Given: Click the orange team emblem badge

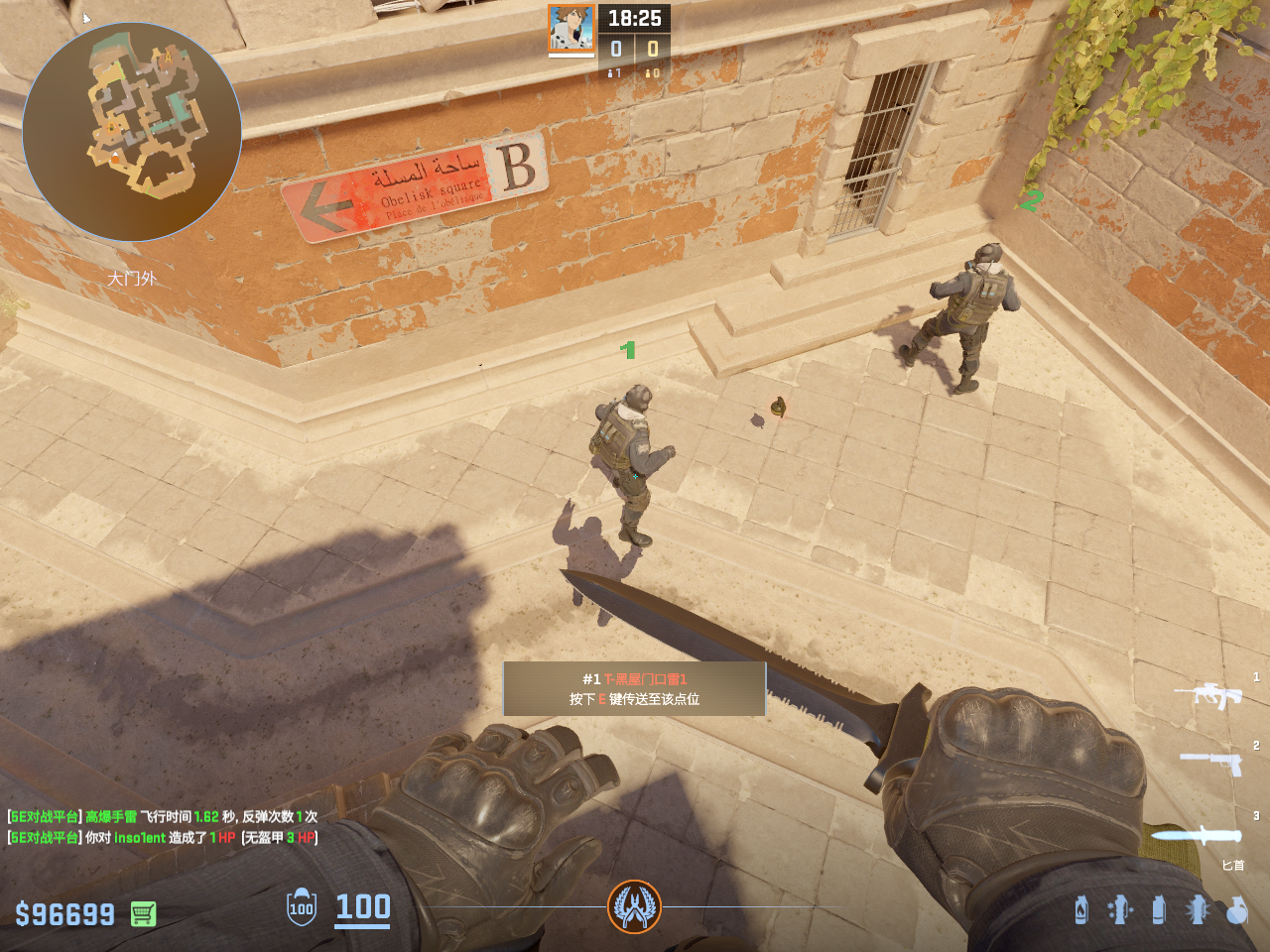Looking at the screenshot, I should 634,906.
